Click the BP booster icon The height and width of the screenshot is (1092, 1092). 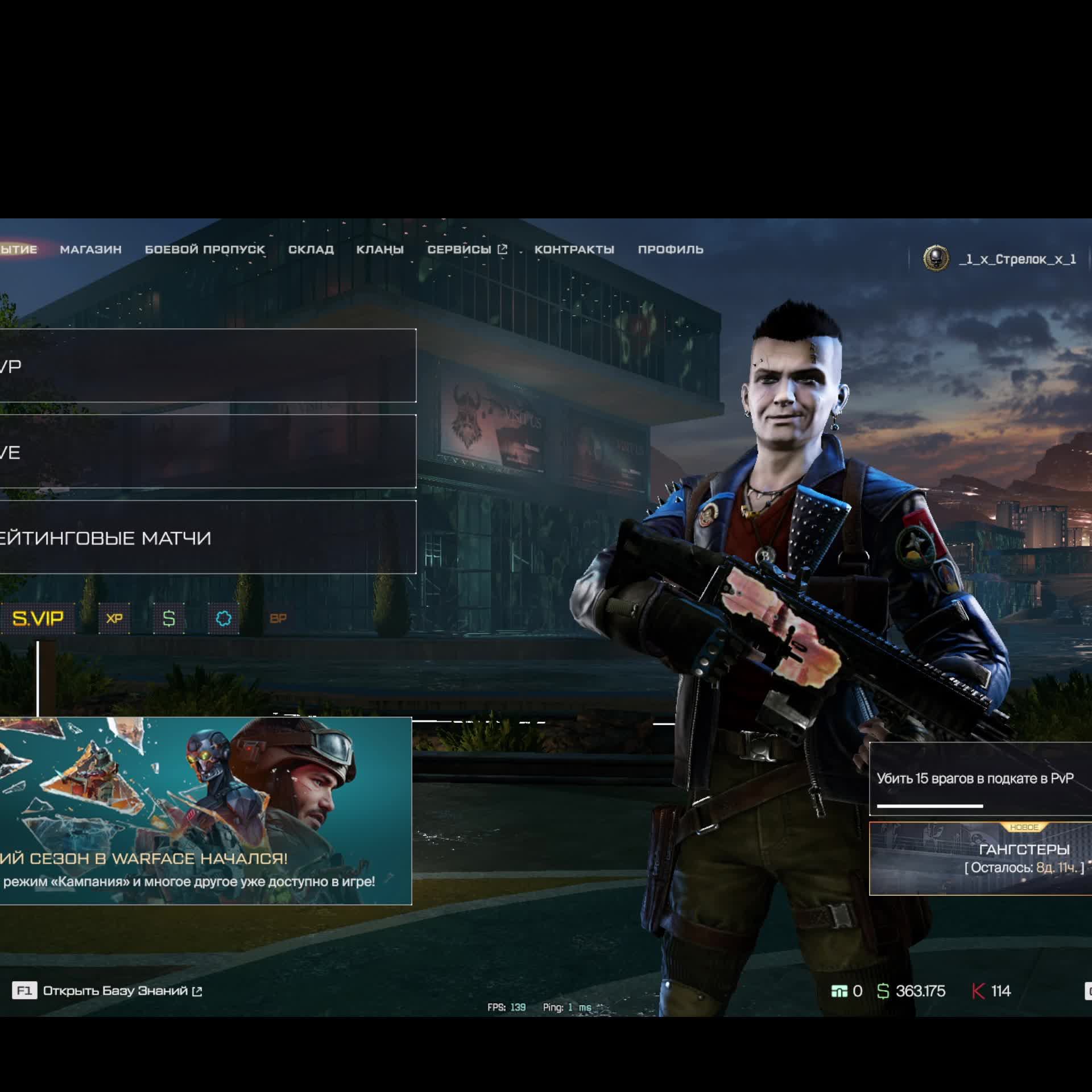[278, 618]
